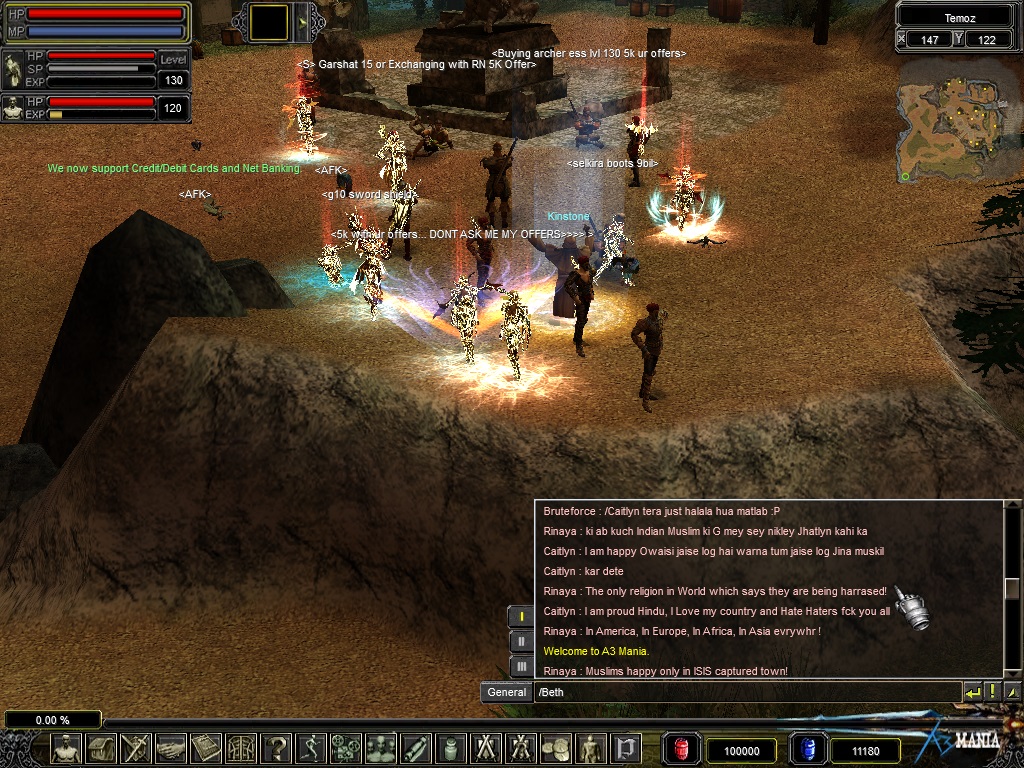Switch to chat tab III

coord(521,665)
